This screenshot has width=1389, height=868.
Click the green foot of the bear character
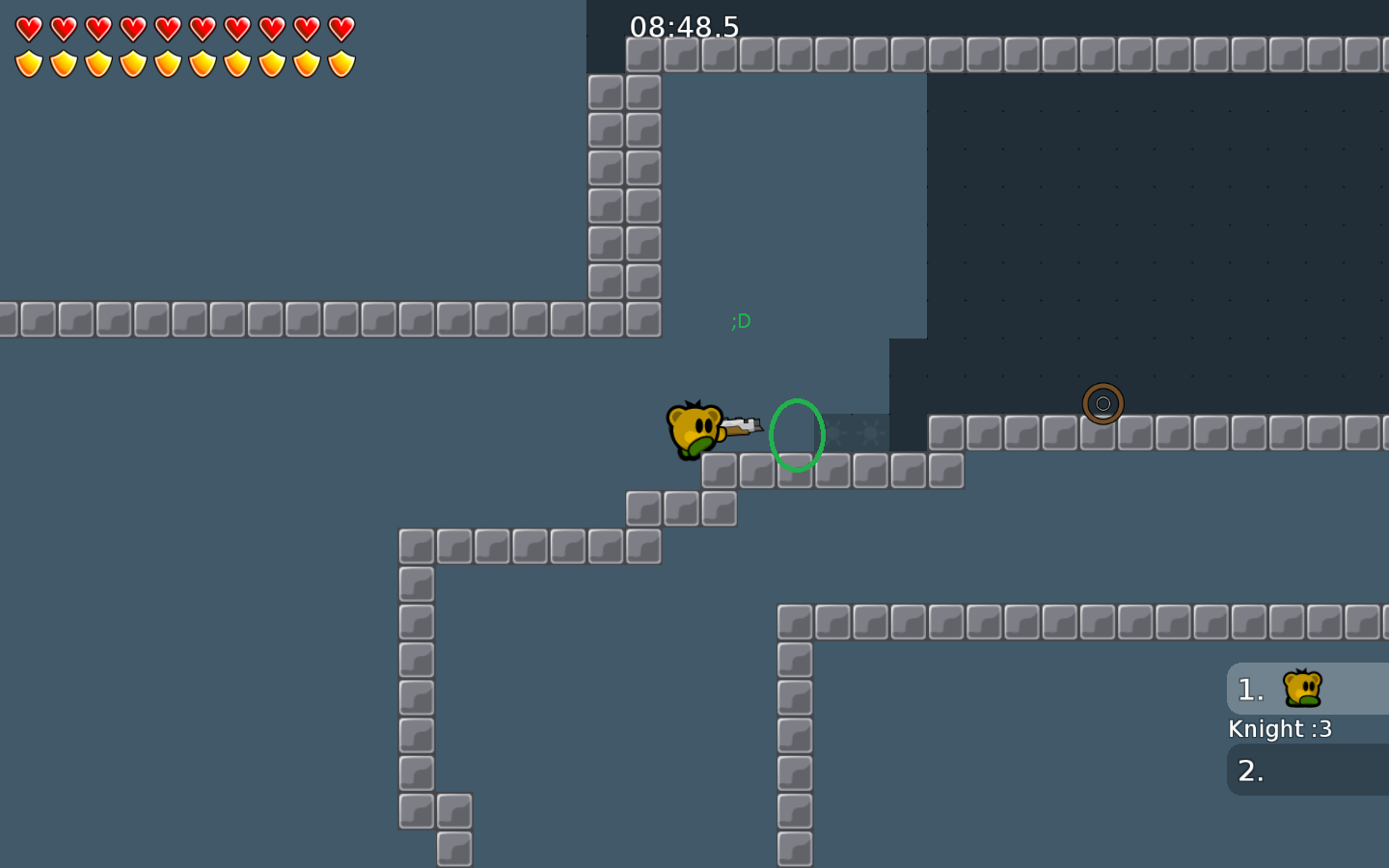click(x=696, y=449)
